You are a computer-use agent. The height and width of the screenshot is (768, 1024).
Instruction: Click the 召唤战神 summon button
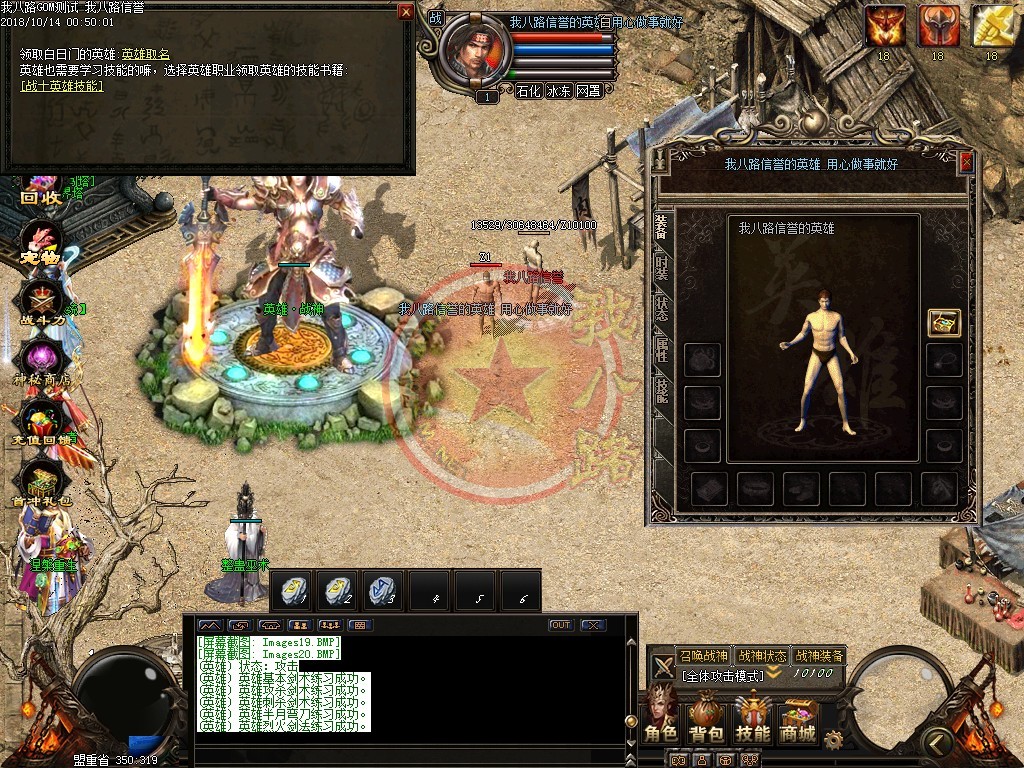pyautogui.click(x=704, y=656)
